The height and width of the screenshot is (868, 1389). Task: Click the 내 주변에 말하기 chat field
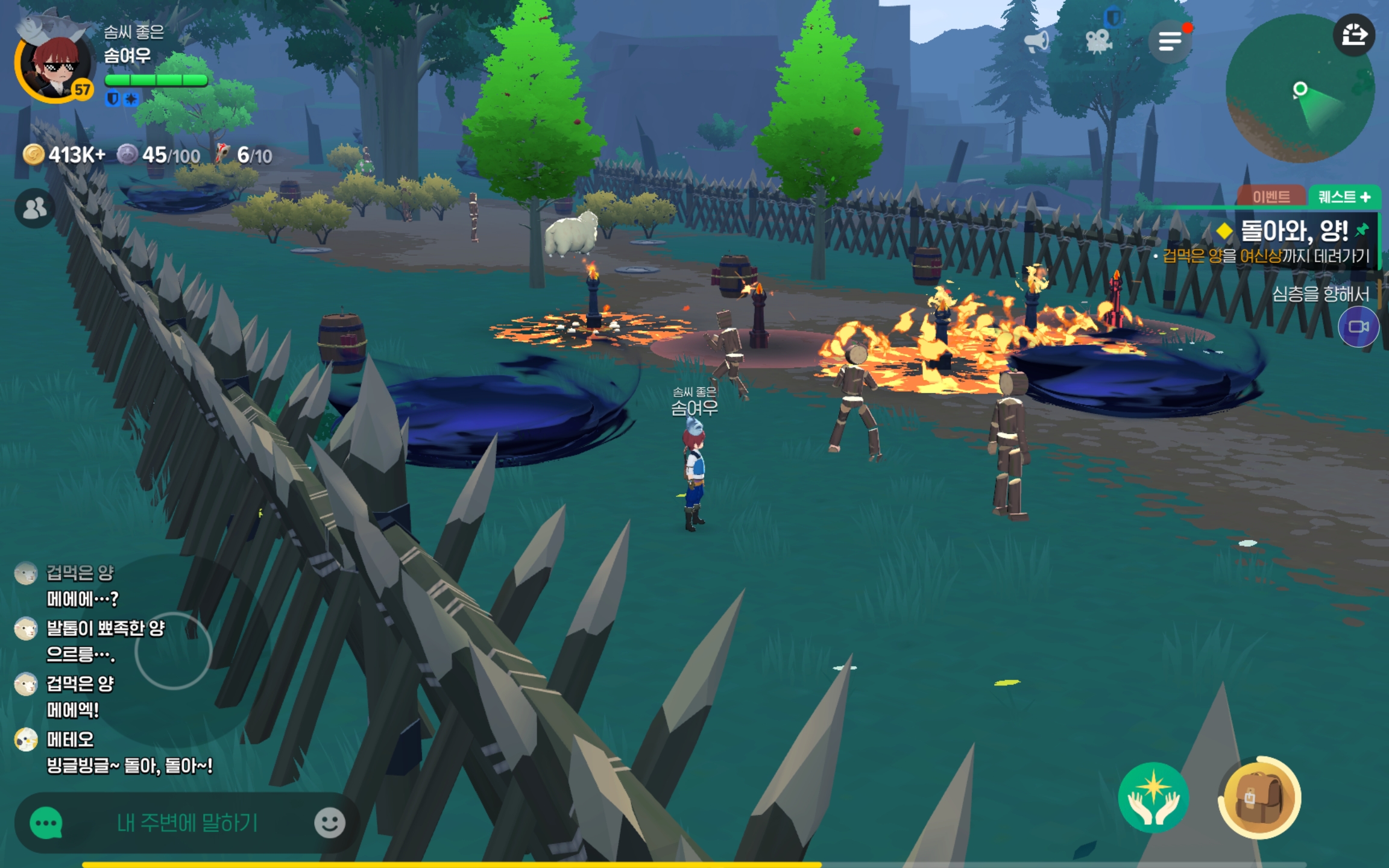pyautogui.click(x=187, y=823)
